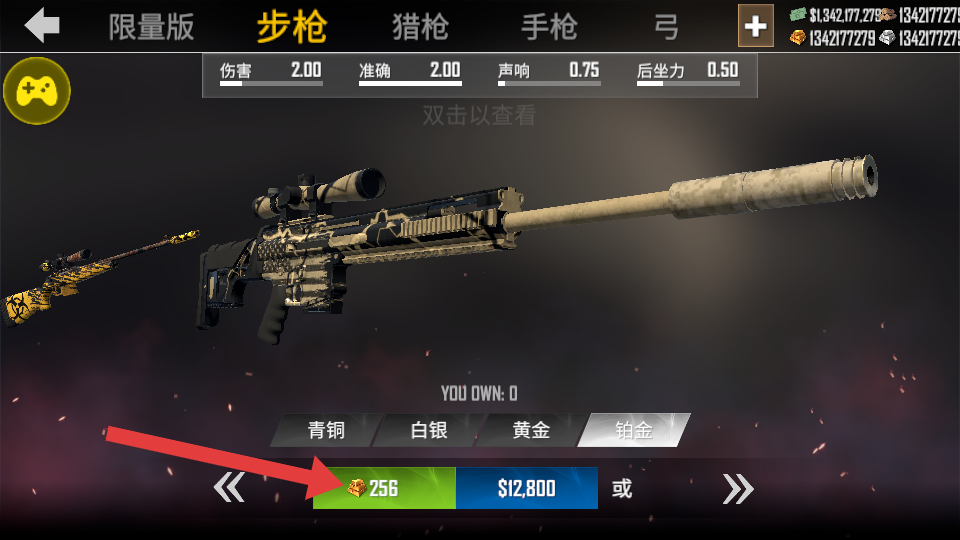Open the 猎枪 shotgun tab
The width and height of the screenshot is (960, 540).
(420, 27)
